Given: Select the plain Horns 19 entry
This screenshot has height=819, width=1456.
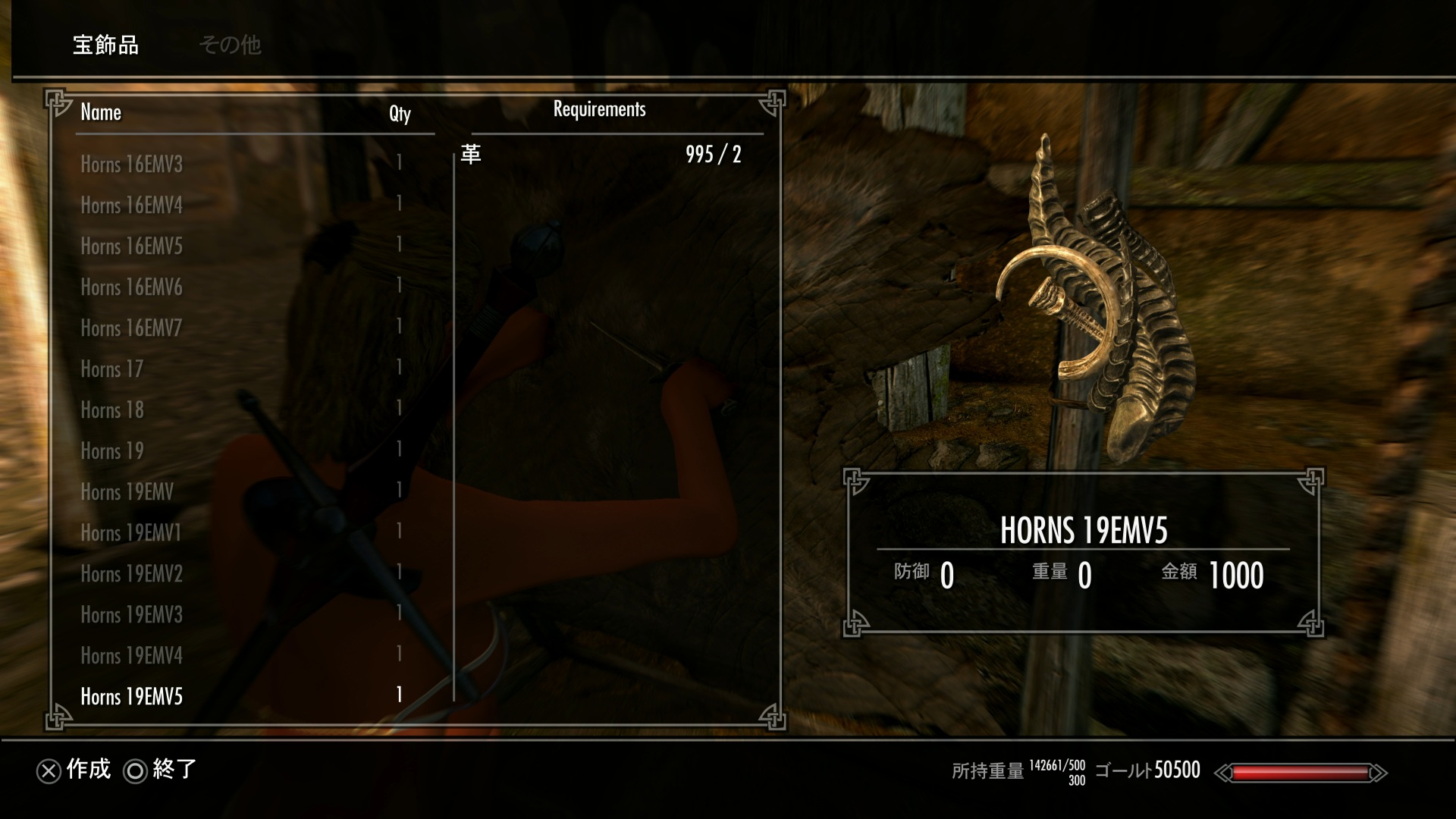Looking at the screenshot, I should pos(112,450).
